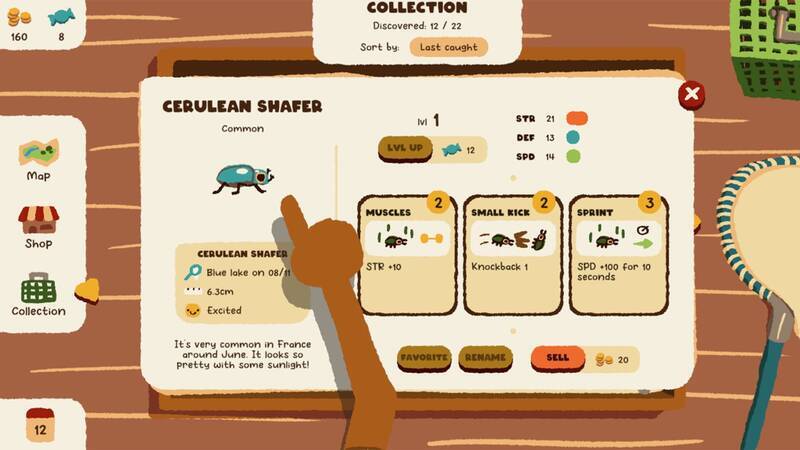Close the Cerulean Shafer detail panel

[690, 95]
